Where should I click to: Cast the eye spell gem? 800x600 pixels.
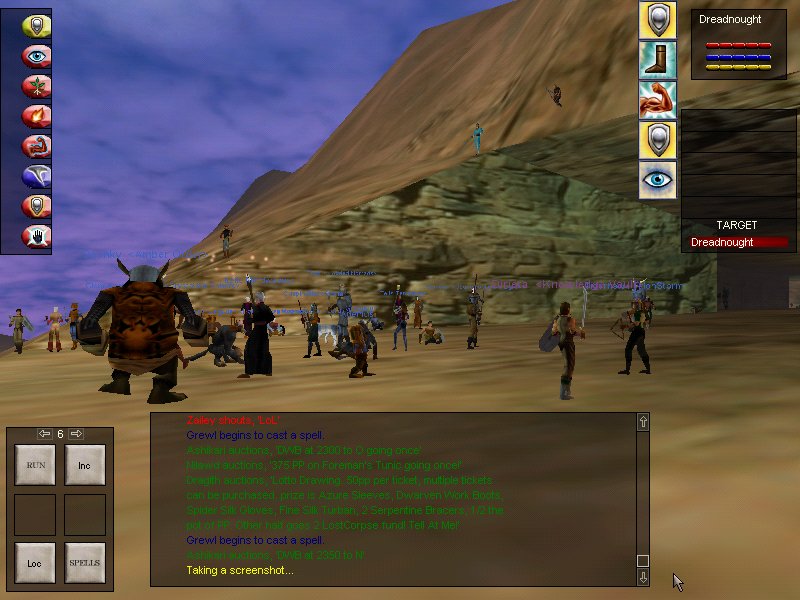click(x=37, y=57)
